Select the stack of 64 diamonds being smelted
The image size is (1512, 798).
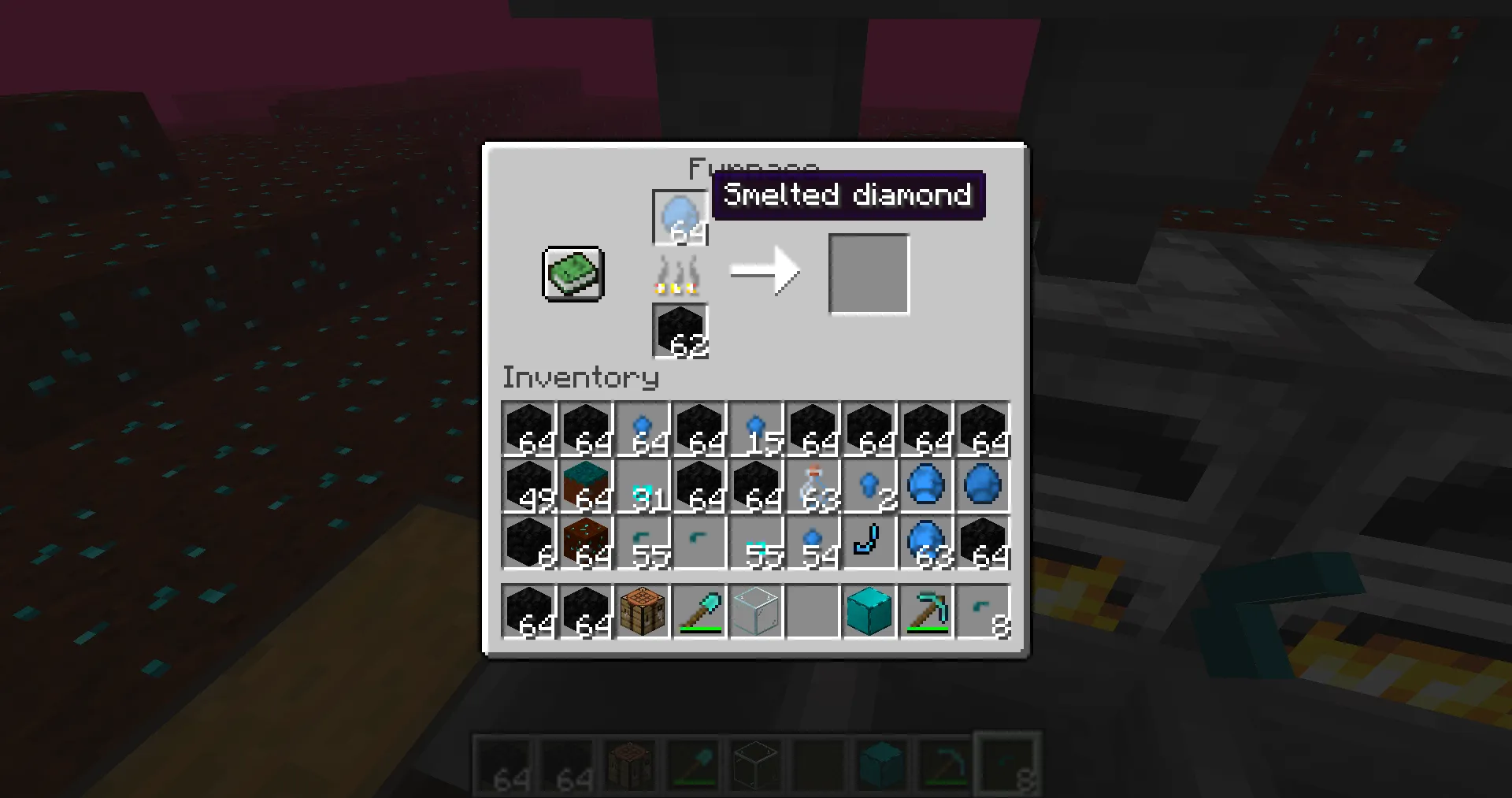point(679,217)
